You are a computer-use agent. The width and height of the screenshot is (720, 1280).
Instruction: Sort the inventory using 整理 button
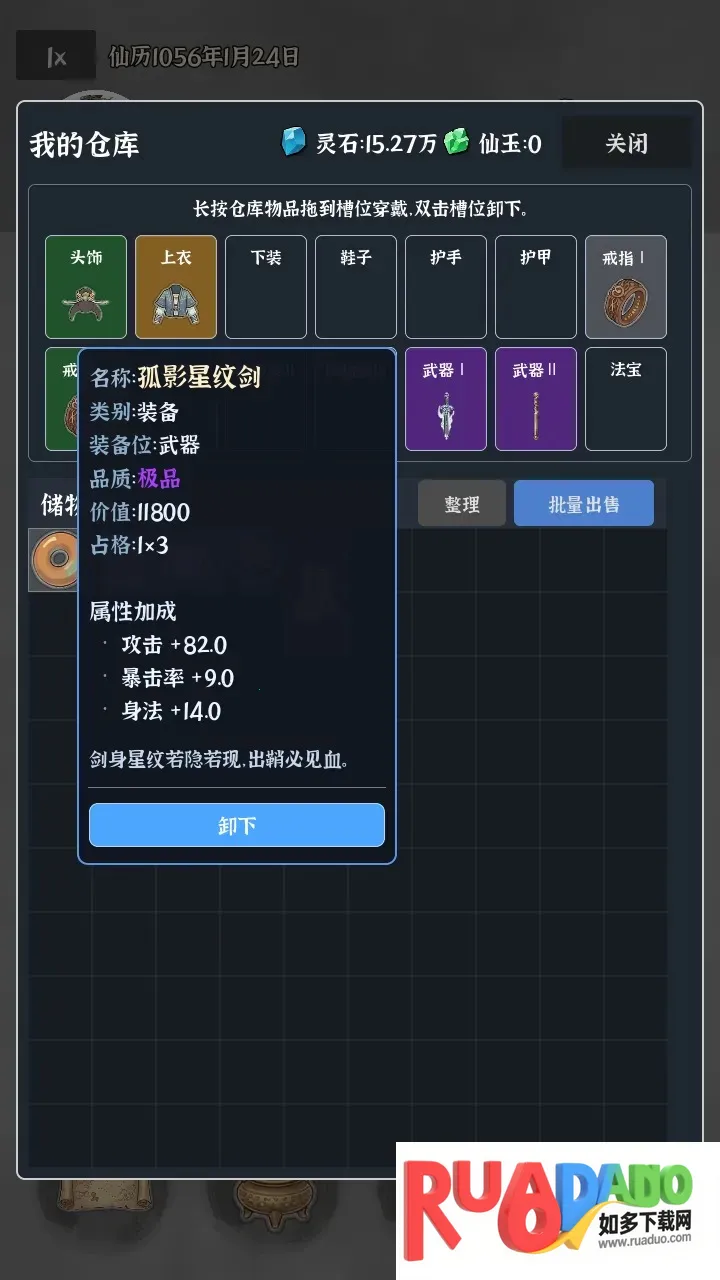(x=461, y=504)
